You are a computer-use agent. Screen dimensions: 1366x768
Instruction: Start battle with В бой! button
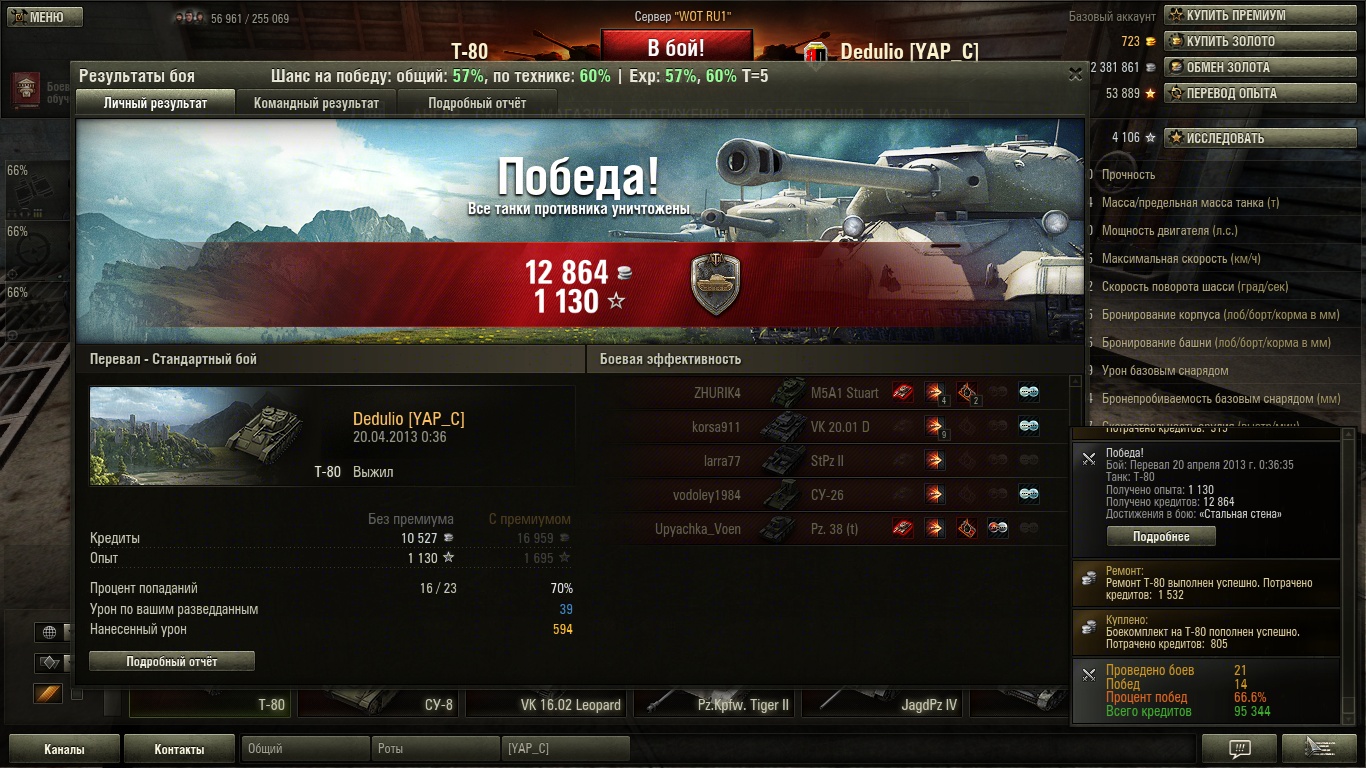[x=676, y=48]
